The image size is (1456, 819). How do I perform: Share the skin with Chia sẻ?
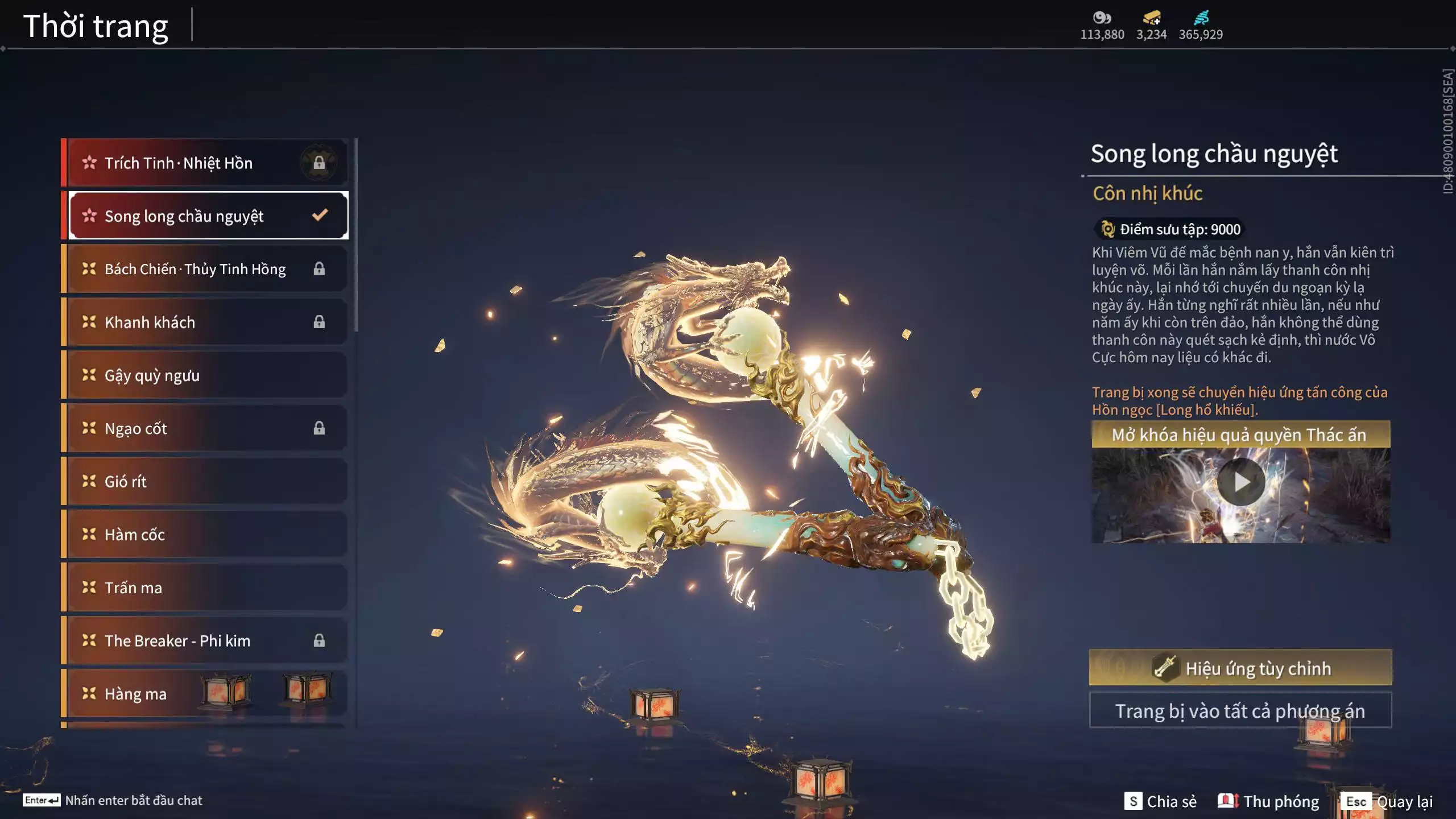1161,801
